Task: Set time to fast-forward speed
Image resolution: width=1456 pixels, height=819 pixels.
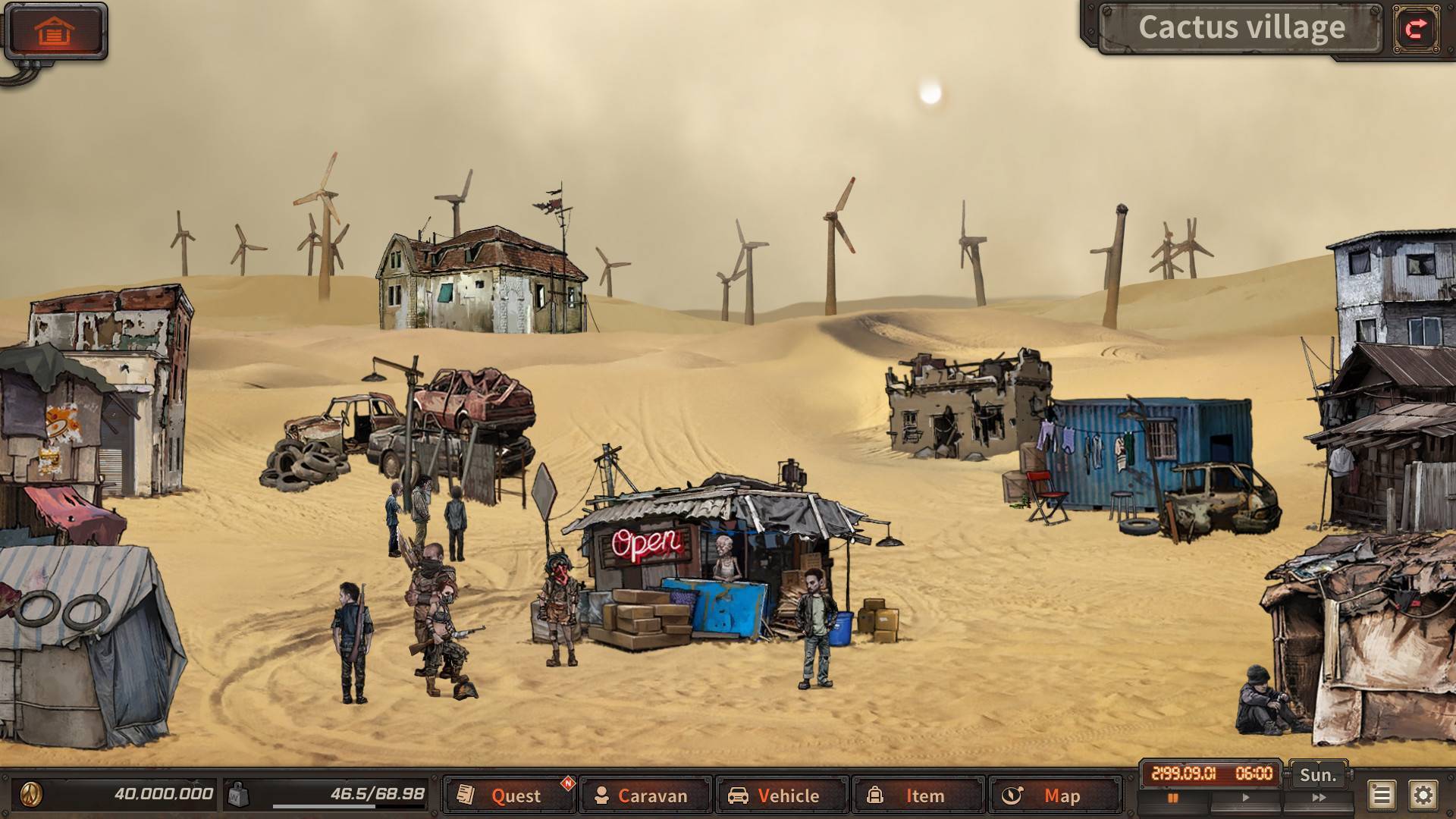Action: pos(1319,798)
